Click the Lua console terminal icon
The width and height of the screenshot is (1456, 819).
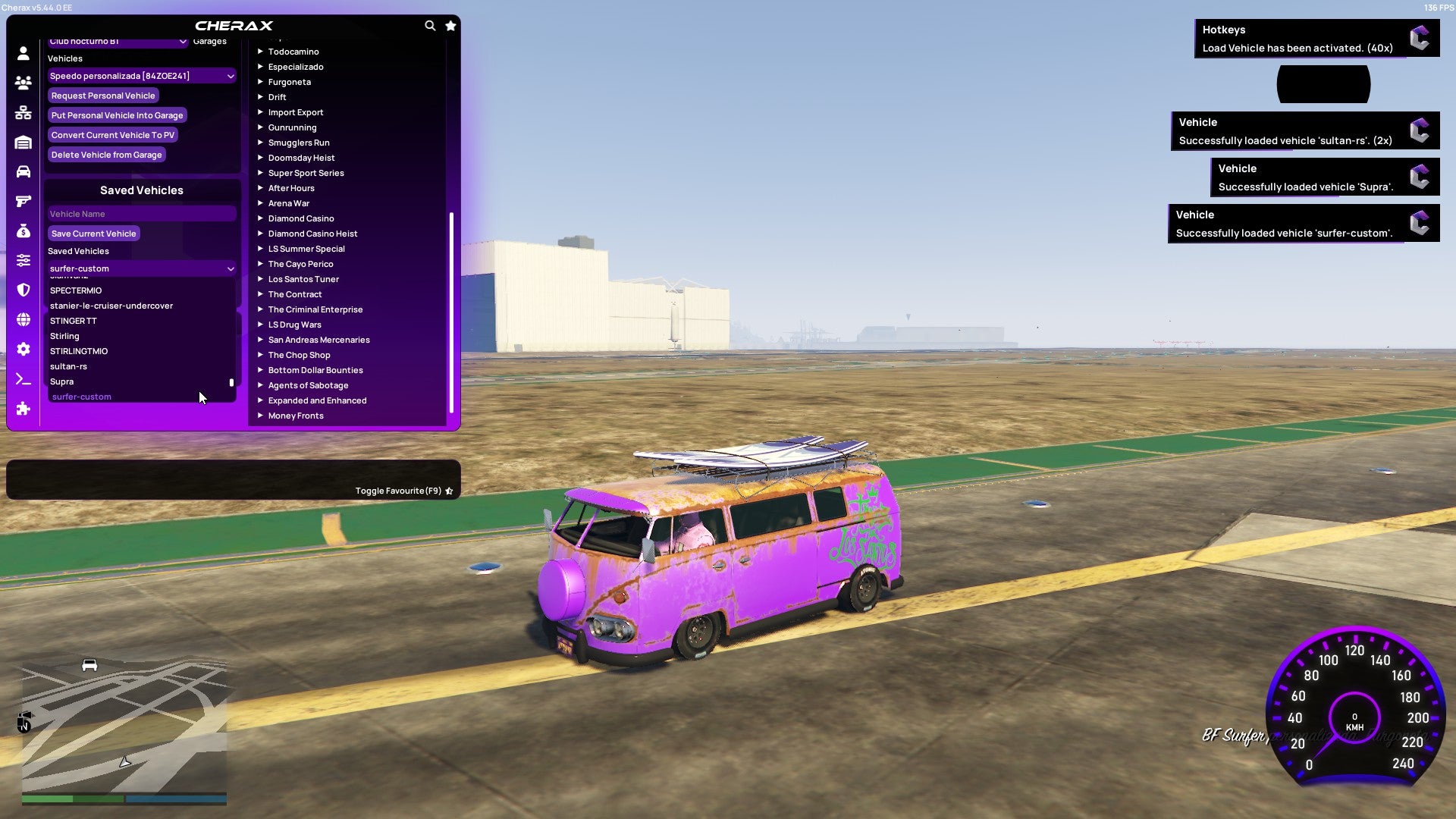coord(23,379)
